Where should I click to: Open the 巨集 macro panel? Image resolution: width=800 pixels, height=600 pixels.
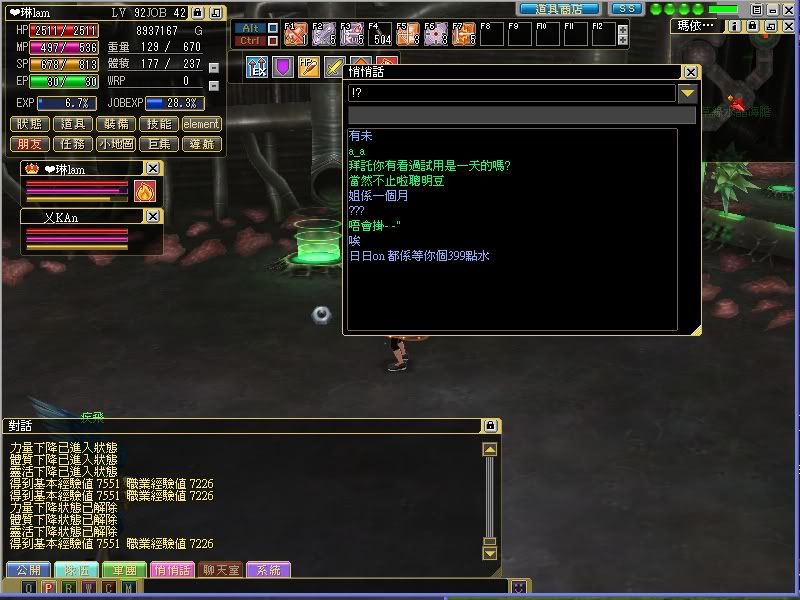[x=158, y=144]
